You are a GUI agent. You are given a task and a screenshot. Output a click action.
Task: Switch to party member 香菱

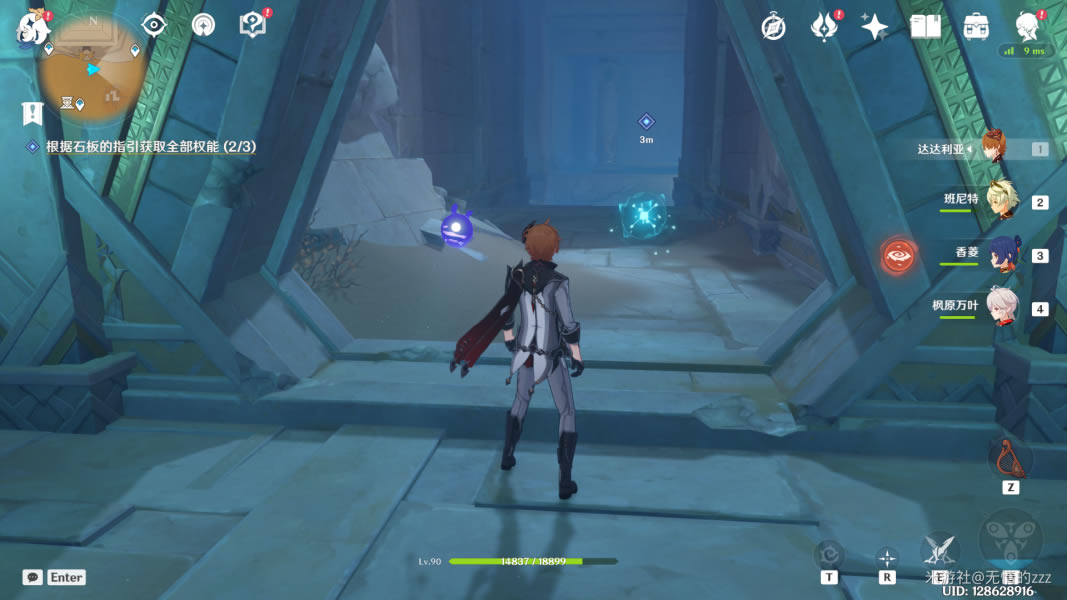tap(1000, 254)
